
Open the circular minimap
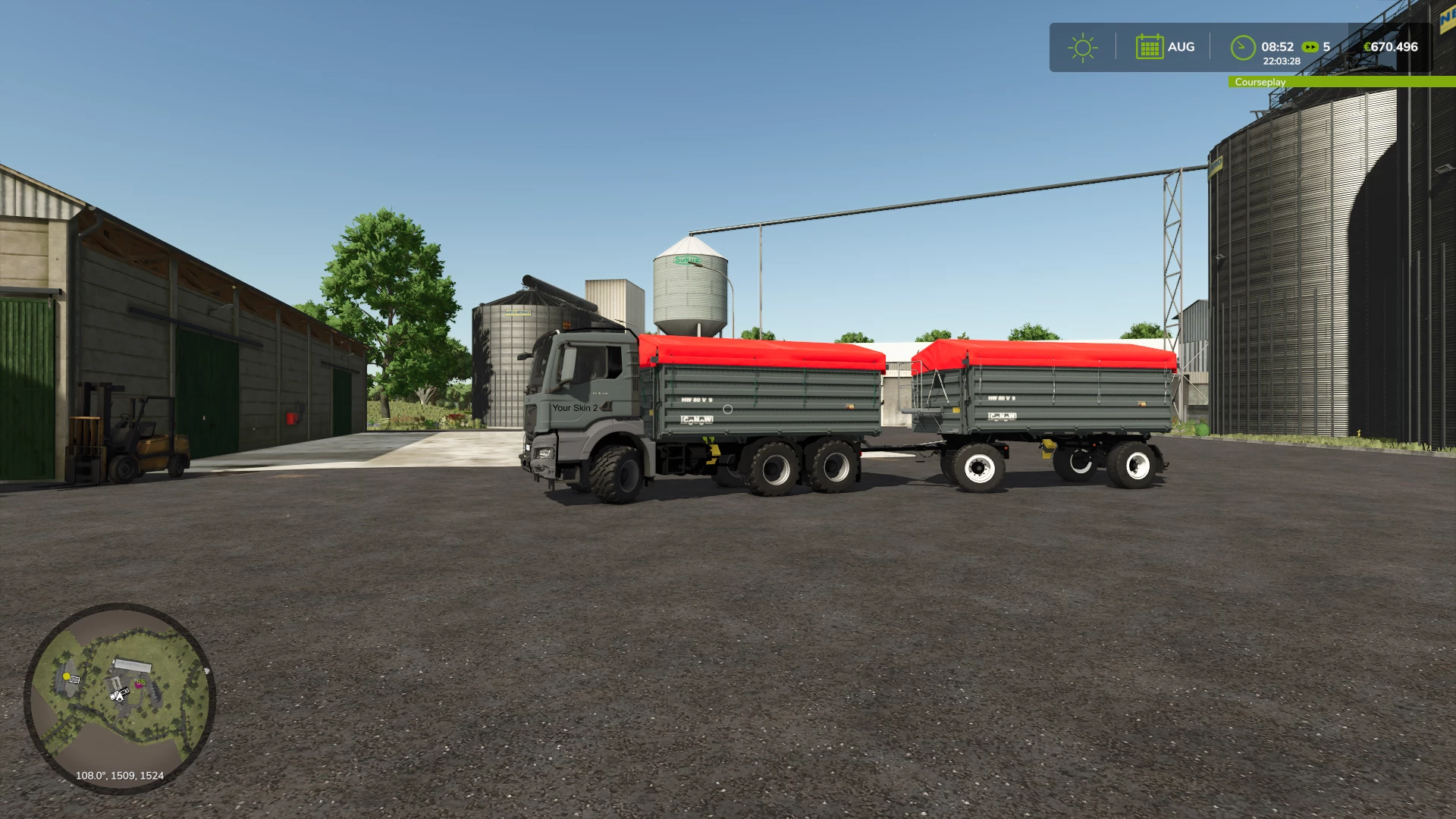(120, 698)
